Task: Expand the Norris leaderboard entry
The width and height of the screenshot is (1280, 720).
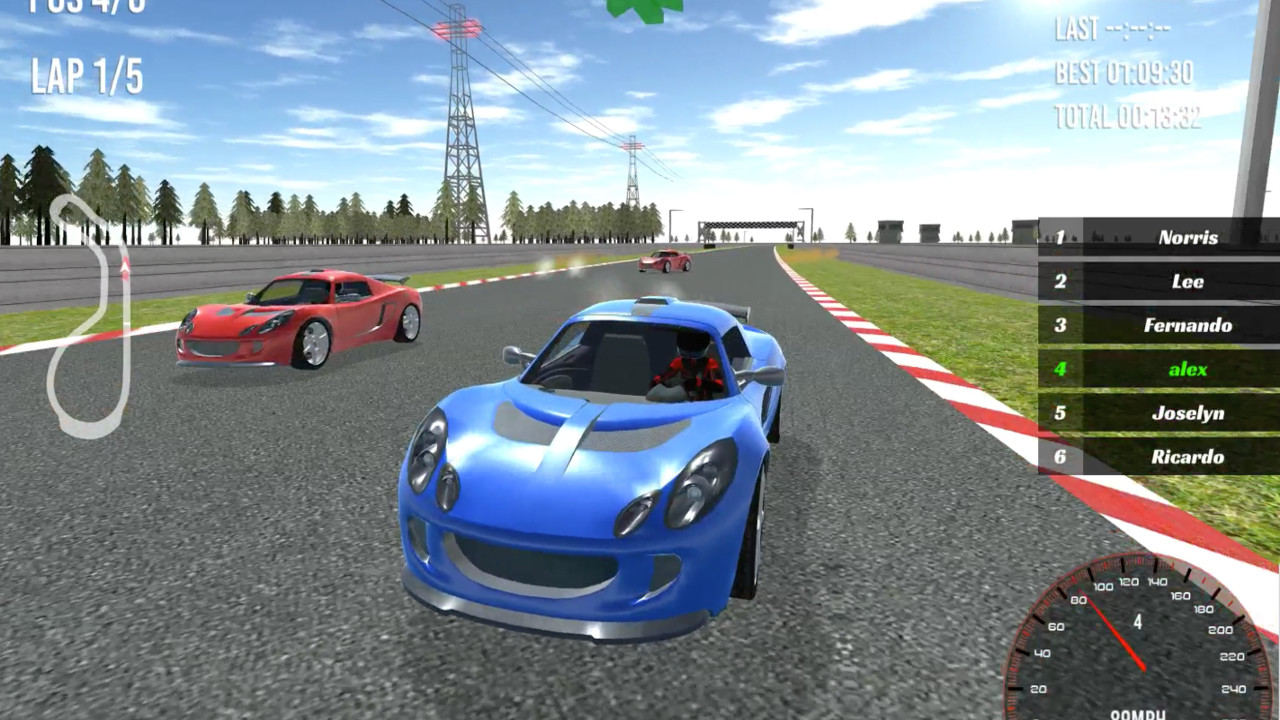Action: point(1187,238)
